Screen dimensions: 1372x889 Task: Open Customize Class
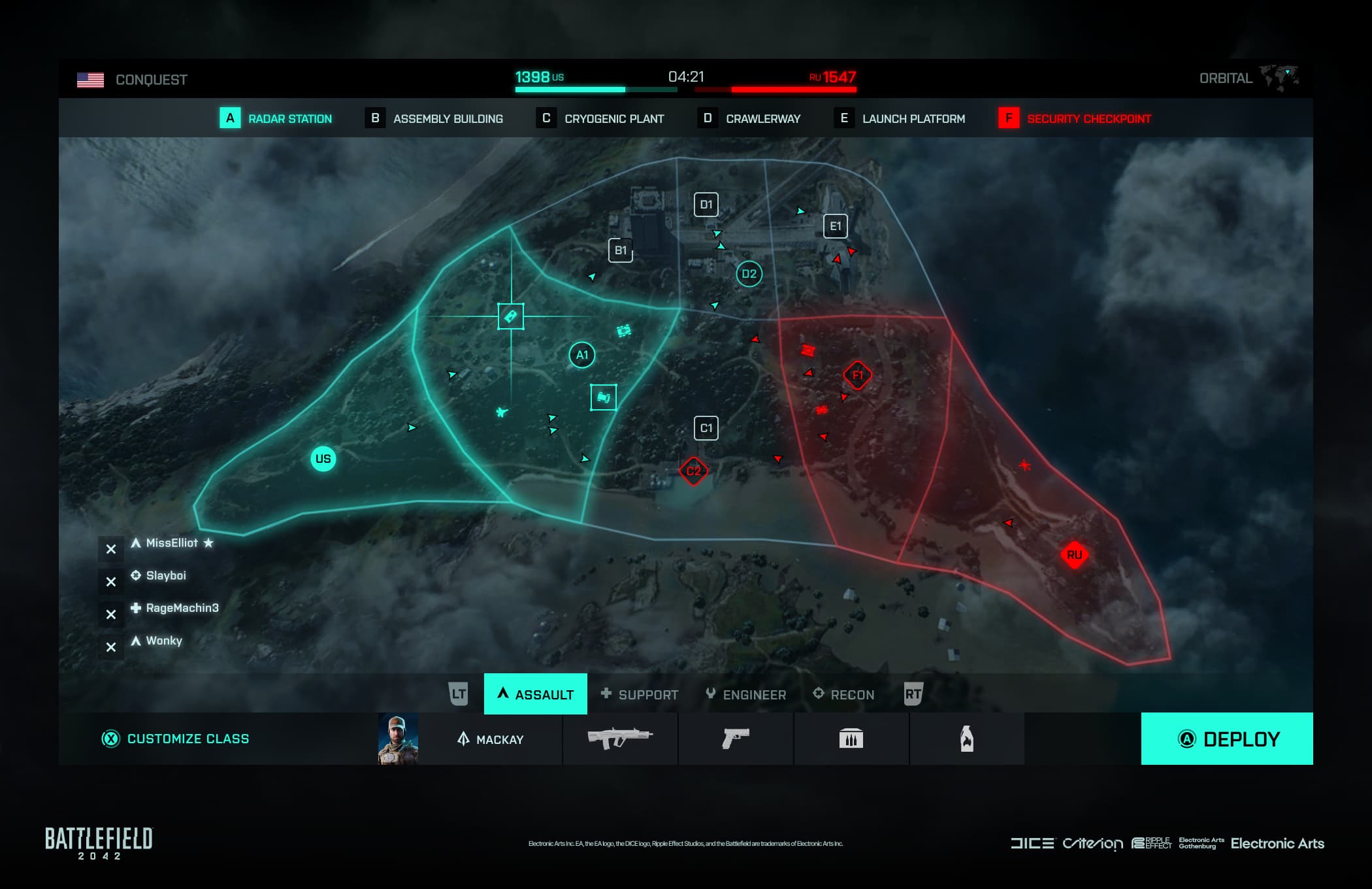[176, 739]
